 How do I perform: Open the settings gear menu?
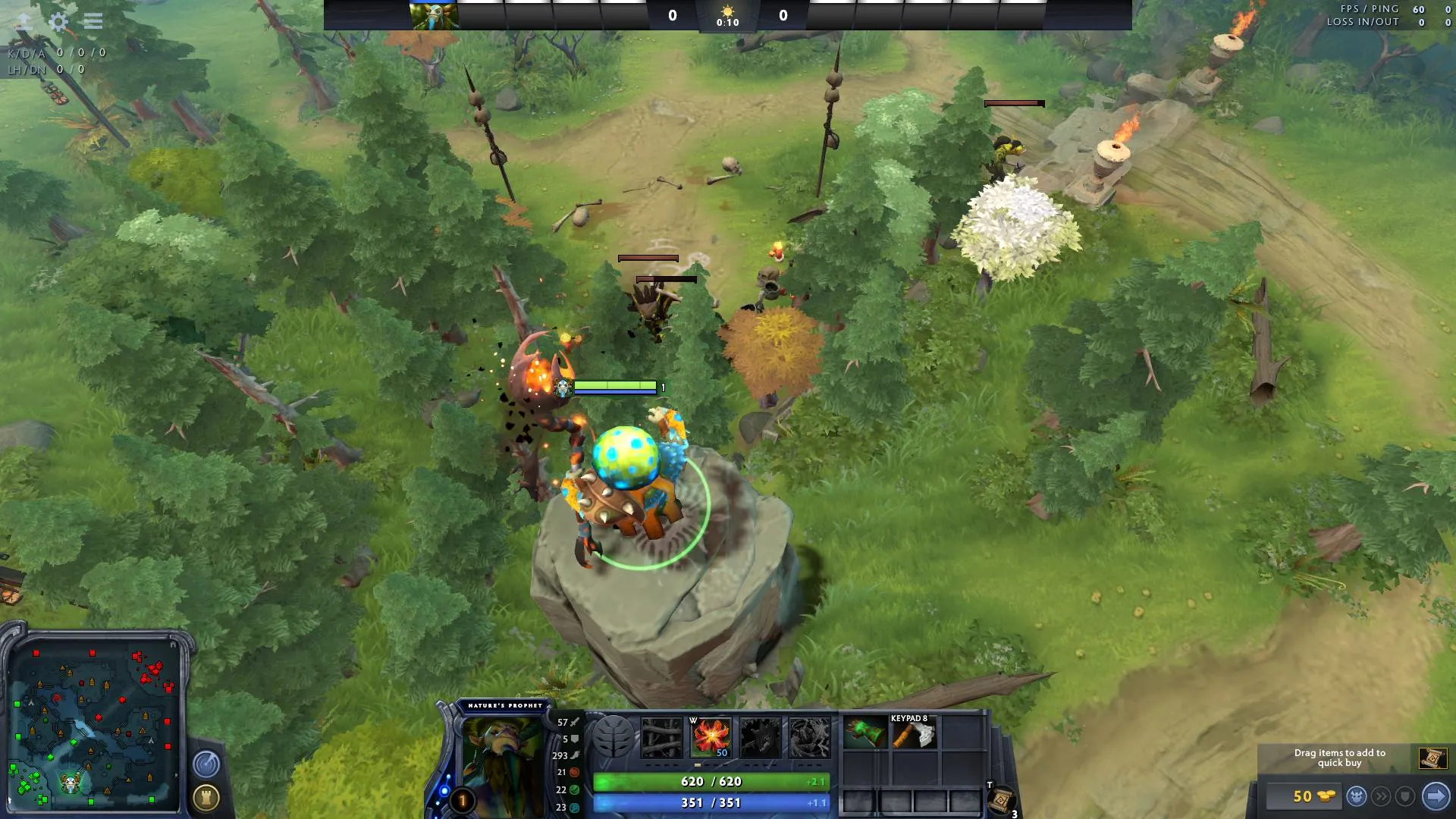(58, 21)
